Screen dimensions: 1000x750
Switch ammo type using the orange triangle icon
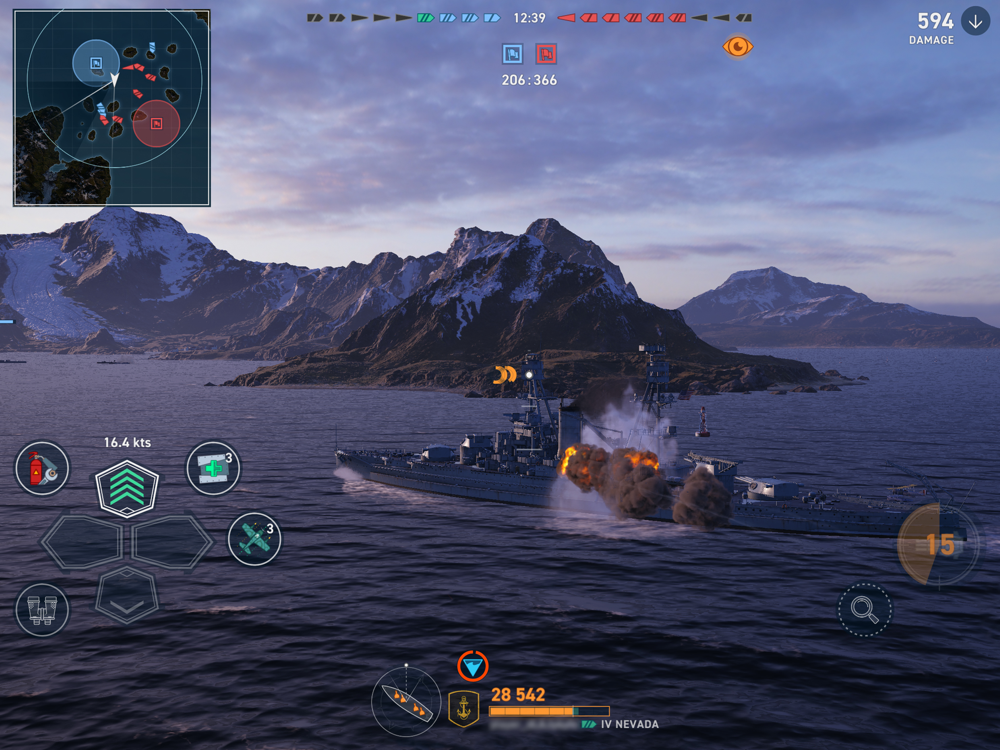coord(473,666)
